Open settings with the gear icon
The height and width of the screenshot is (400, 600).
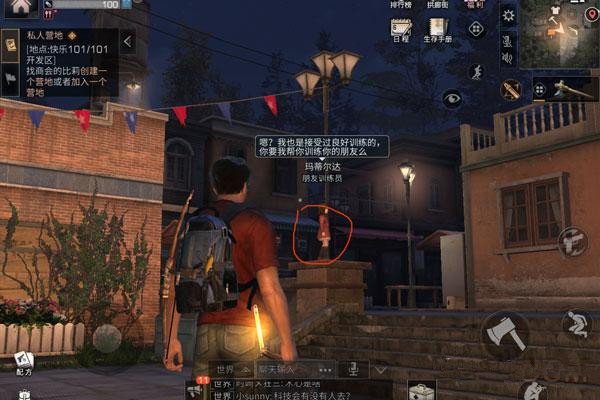tap(508, 14)
